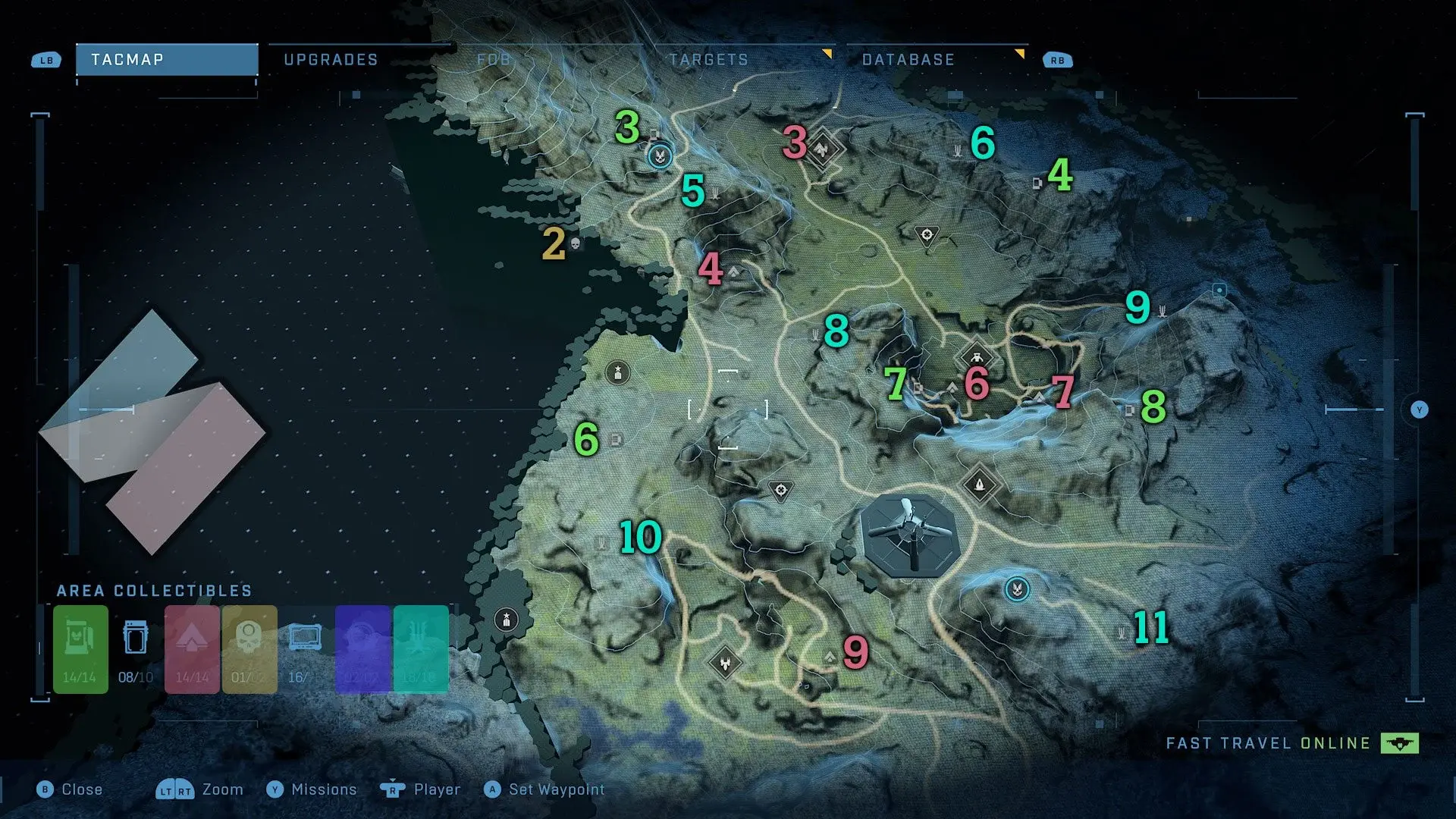This screenshot has width=1456, height=819.
Task: Select the teal Forerunner artifact collectible
Action: pos(420,649)
